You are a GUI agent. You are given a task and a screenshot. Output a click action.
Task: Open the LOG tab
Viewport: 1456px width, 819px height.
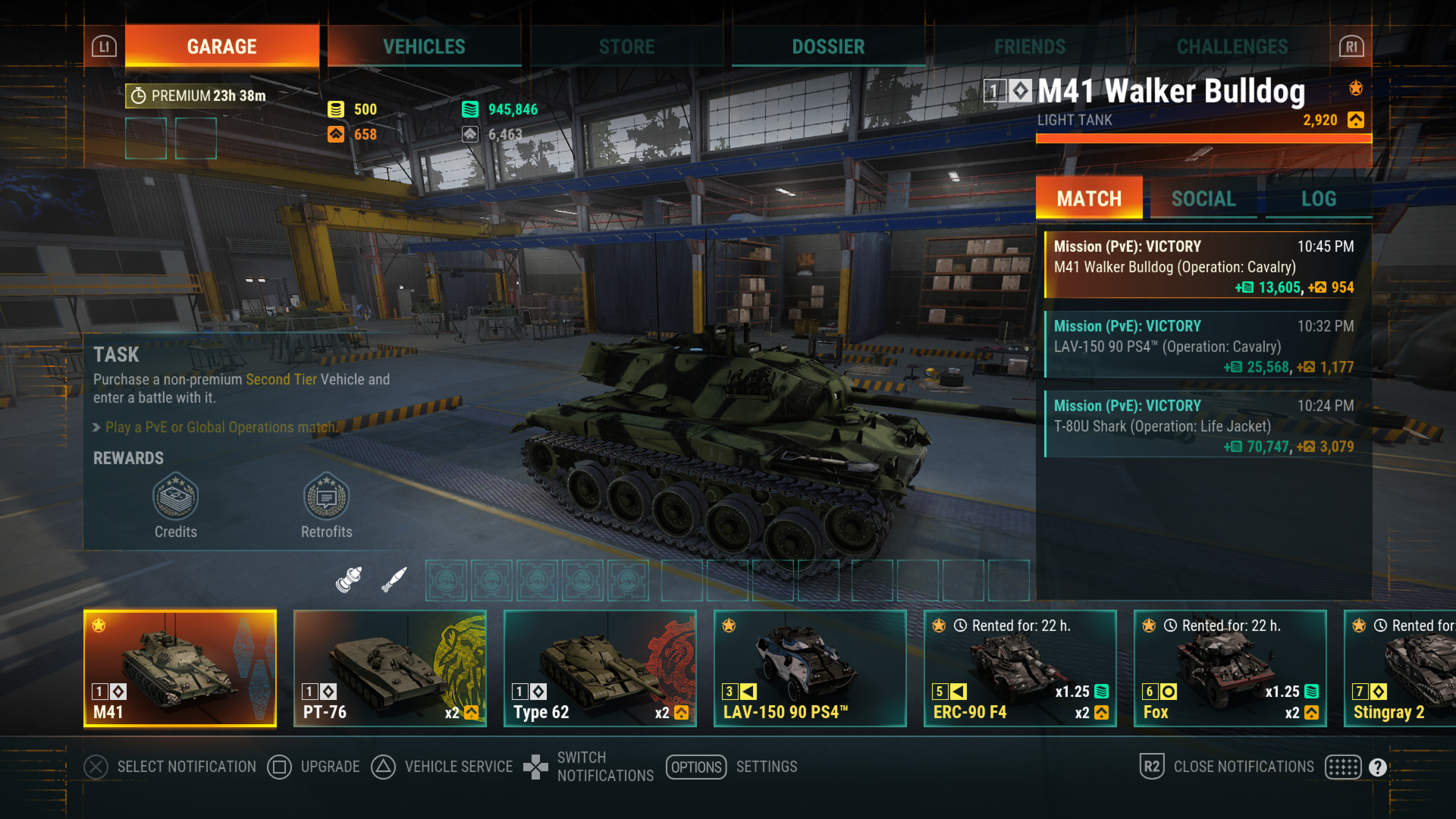pyautogui.click(x=1319, y=199)
